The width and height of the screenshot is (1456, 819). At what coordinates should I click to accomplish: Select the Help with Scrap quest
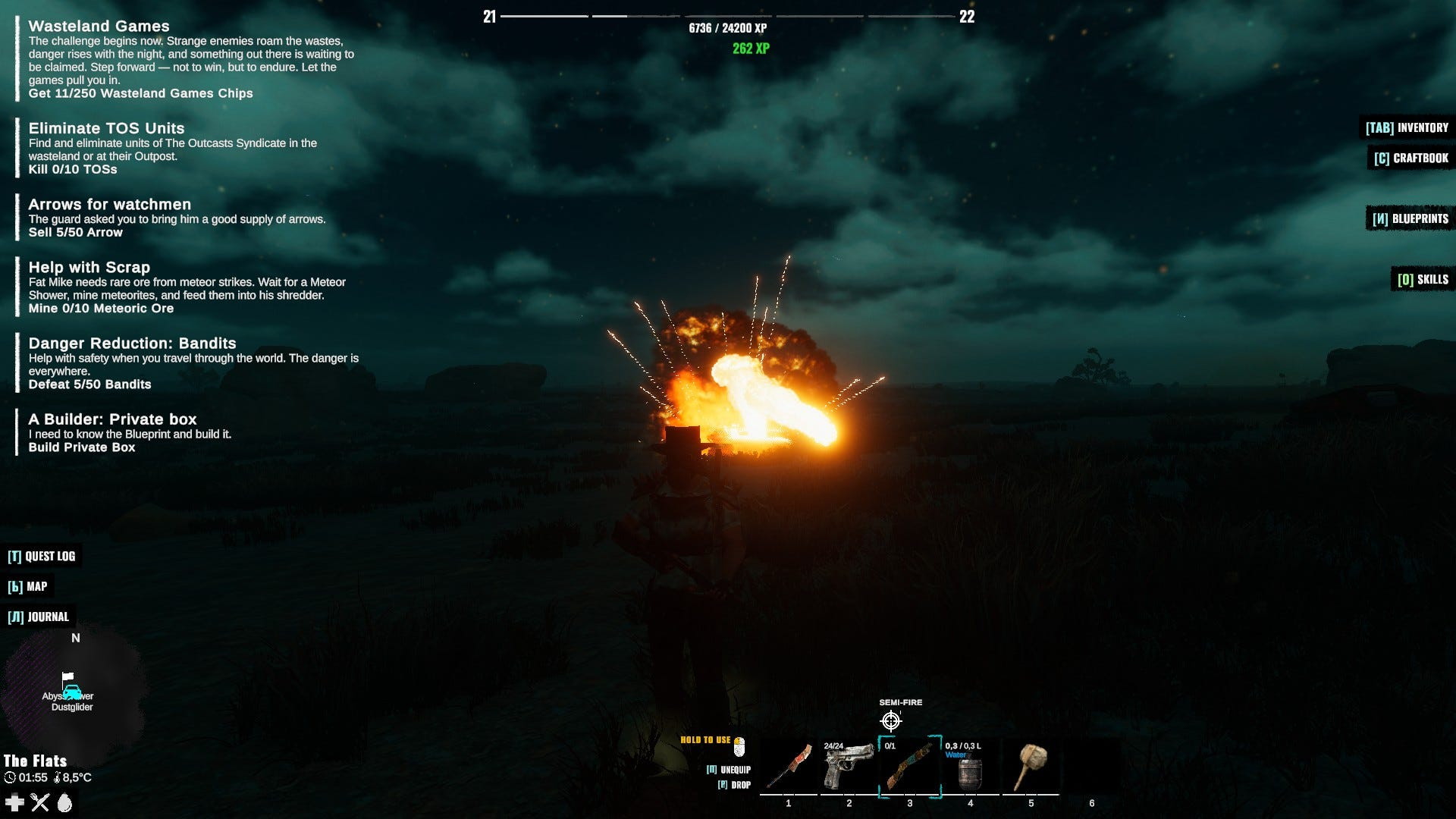[x=89, y=268]
